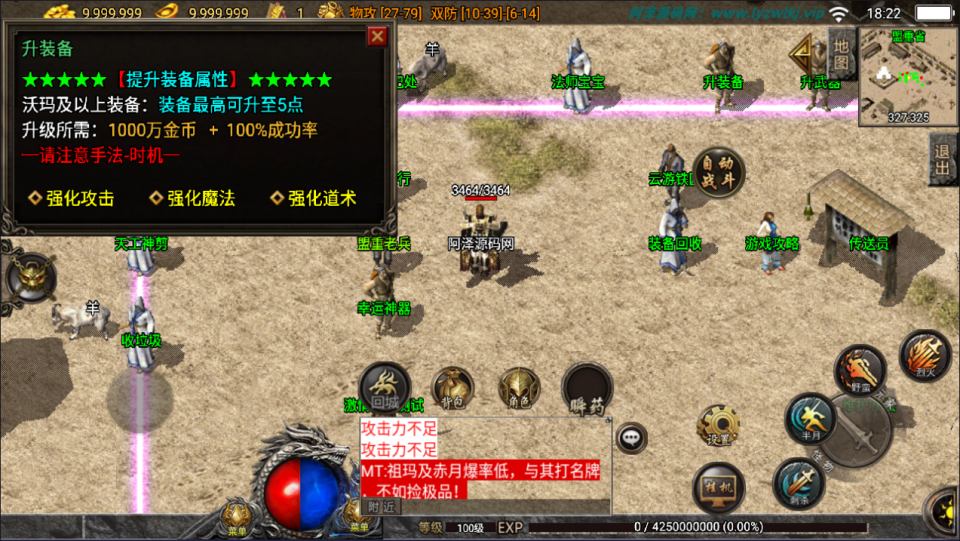Tap the 退出 exit button
The width and height of the screenshot is (960, 541).
tap(941, 158)
